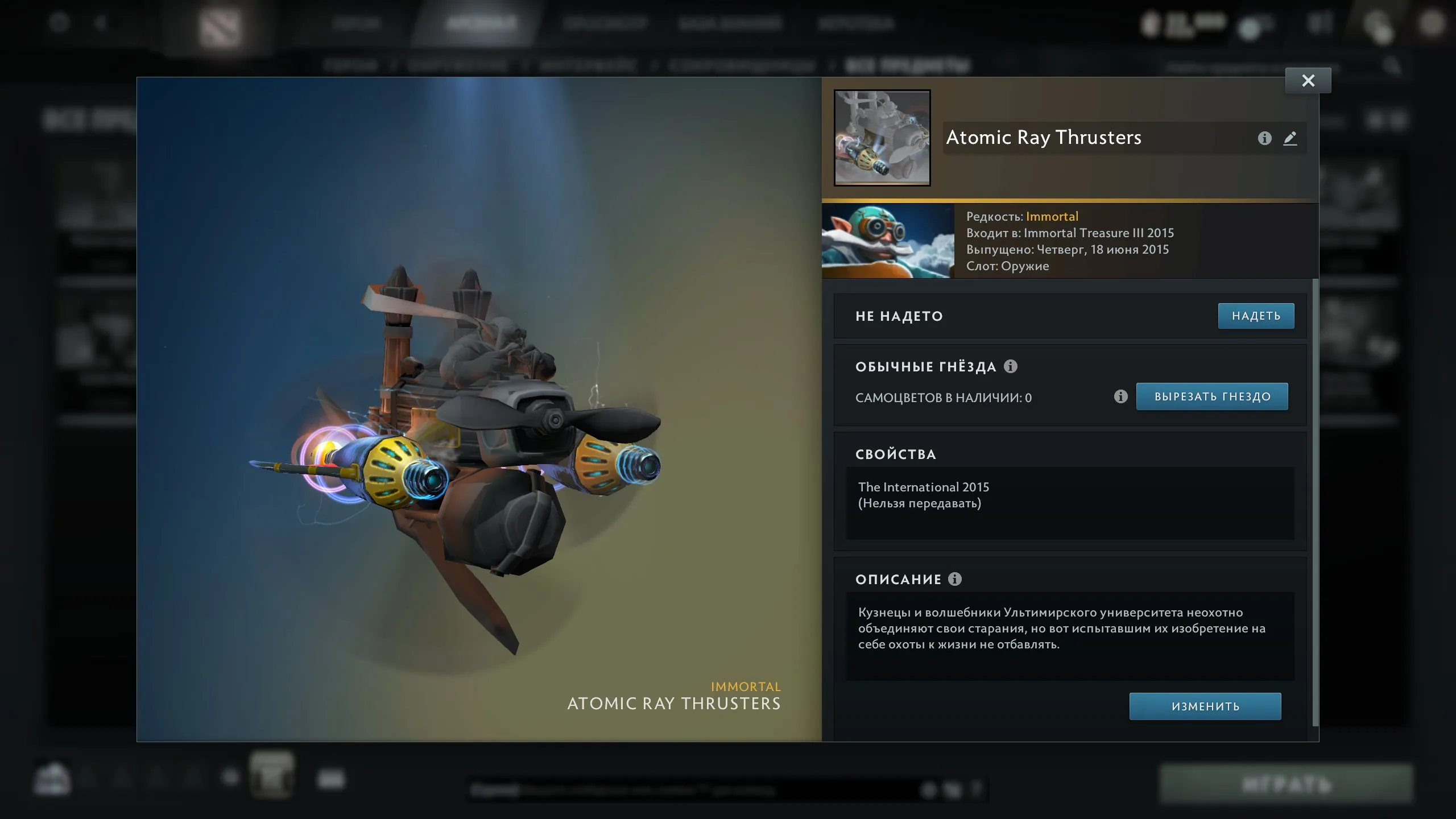Open item info icon beside the name
This screenshot has width=1456, height=819.
[1264, 138]
